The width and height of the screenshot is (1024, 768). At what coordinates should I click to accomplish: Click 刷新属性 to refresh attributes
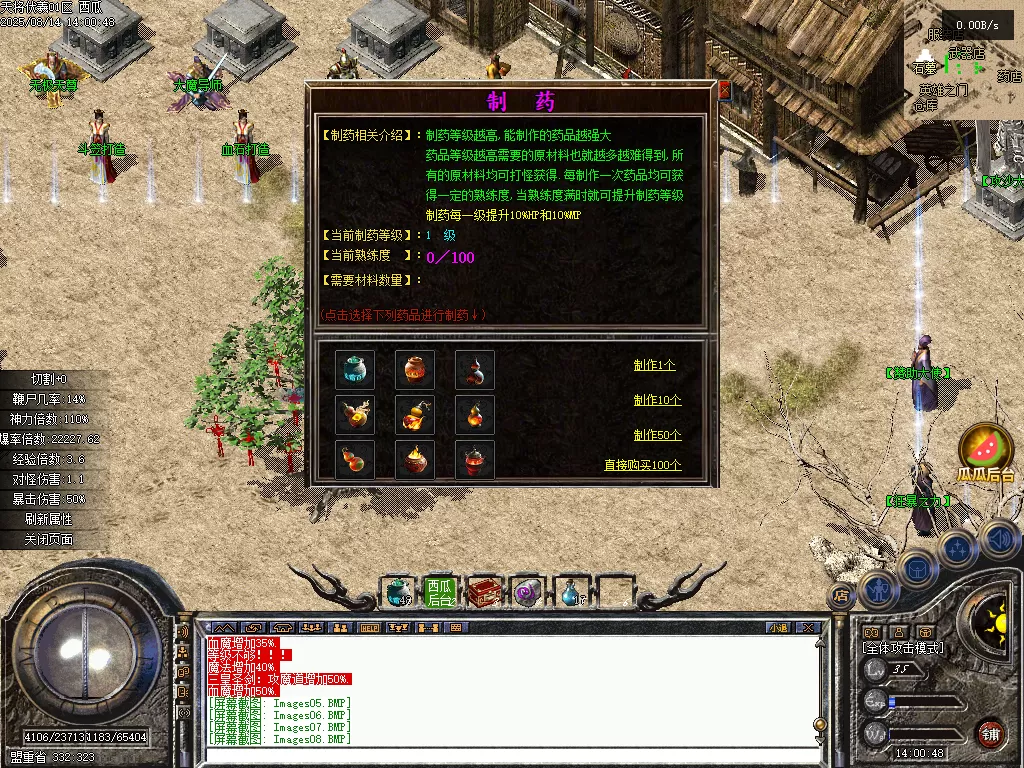49,519
